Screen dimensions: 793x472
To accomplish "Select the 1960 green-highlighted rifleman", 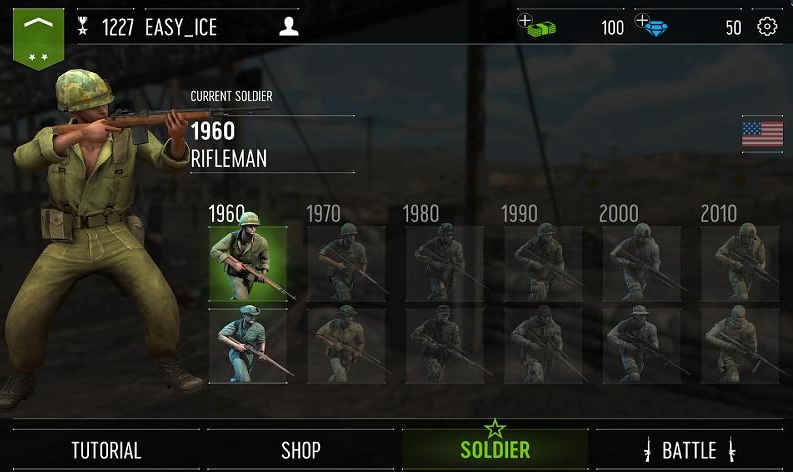I will (x=248, y=264).
